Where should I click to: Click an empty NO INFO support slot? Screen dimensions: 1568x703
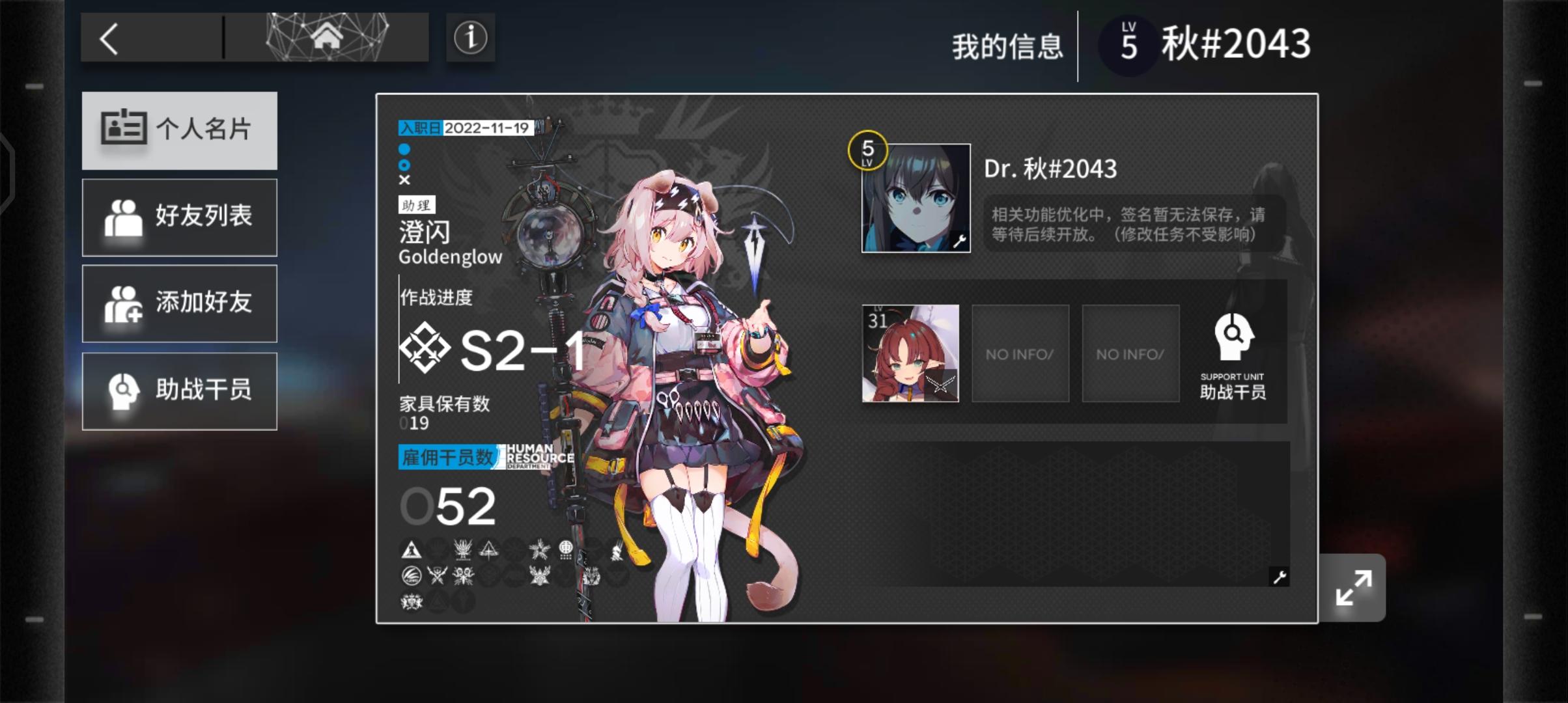point(1020,353)
